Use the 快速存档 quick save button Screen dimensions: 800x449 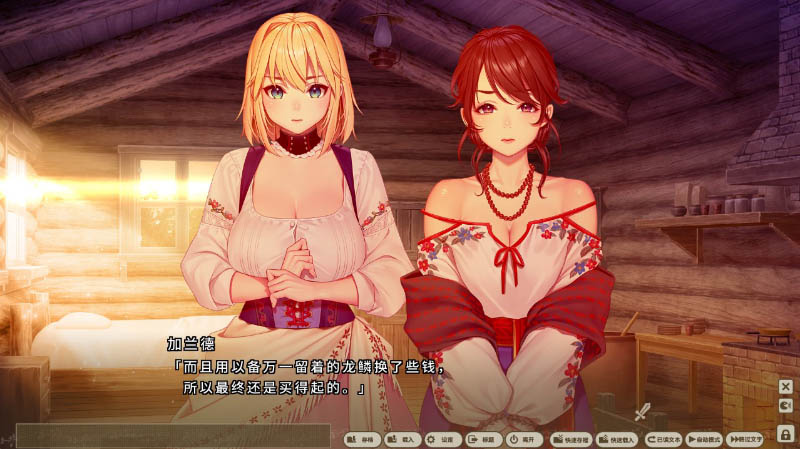tap(570, 439)
